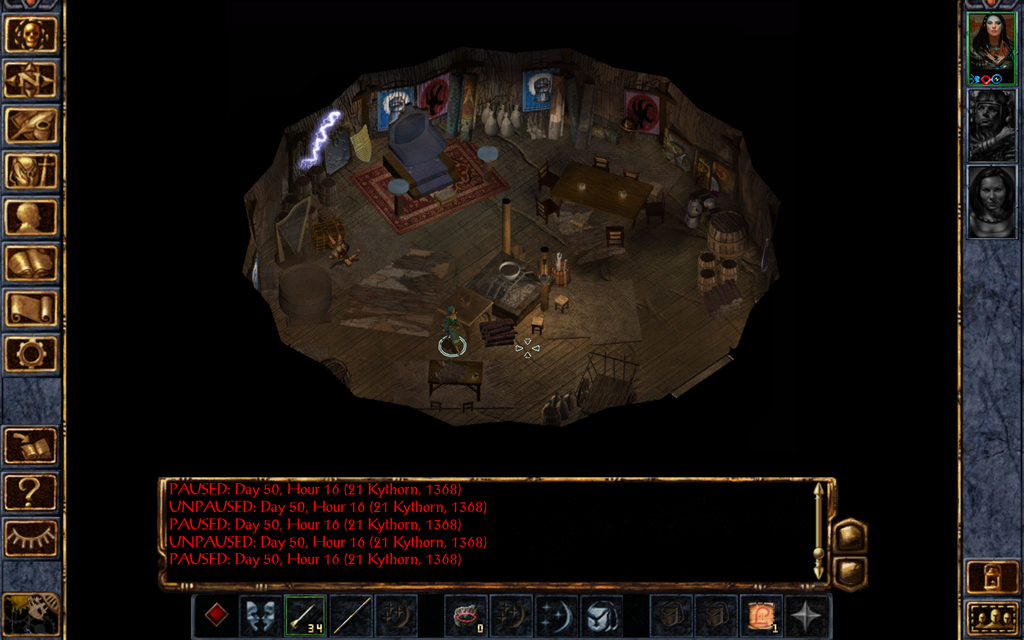
Task: Select the grey helmeted warrior portrait
Action: click(991, 125)
